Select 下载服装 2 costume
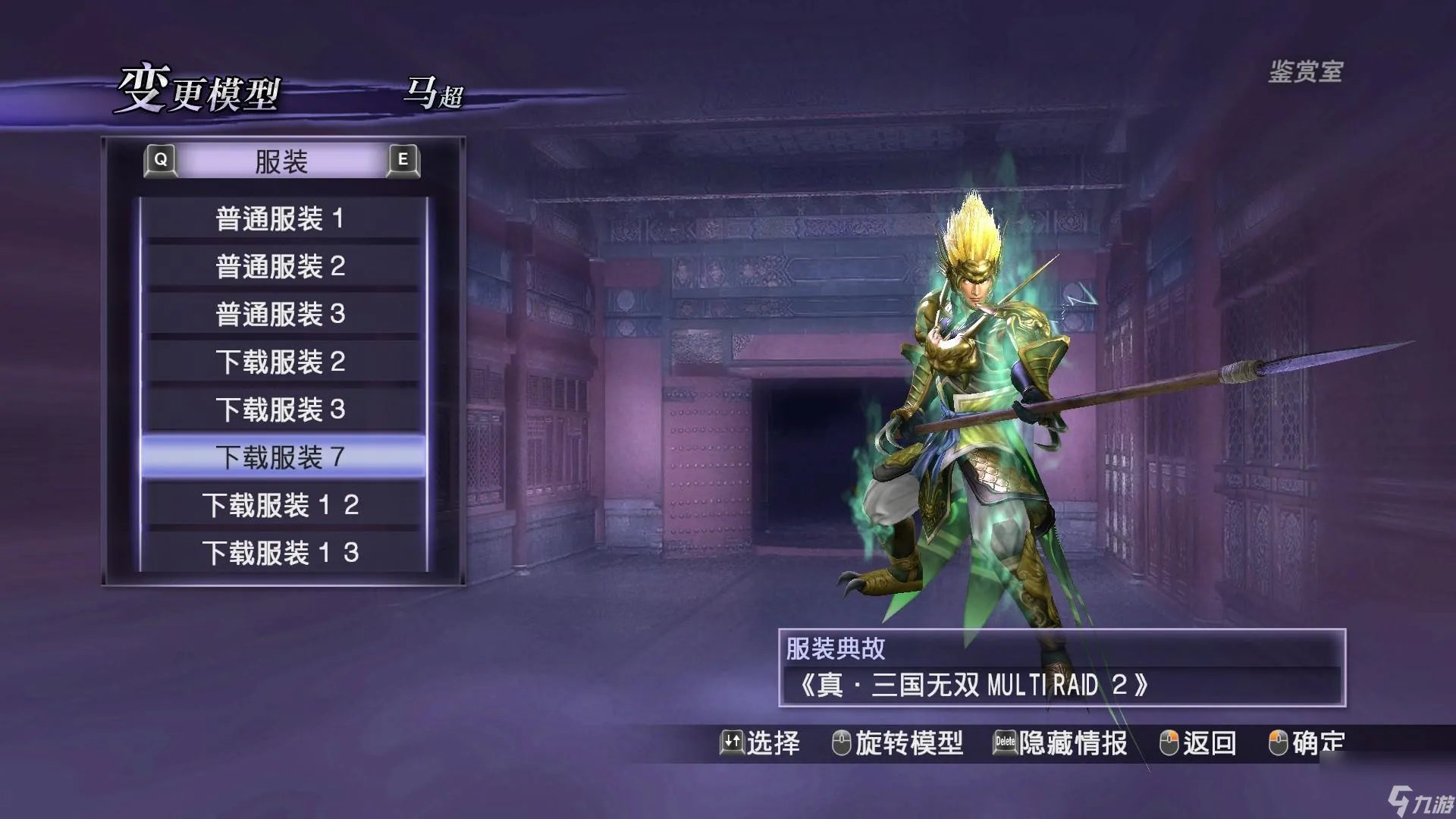 click(x=281, y=362)
